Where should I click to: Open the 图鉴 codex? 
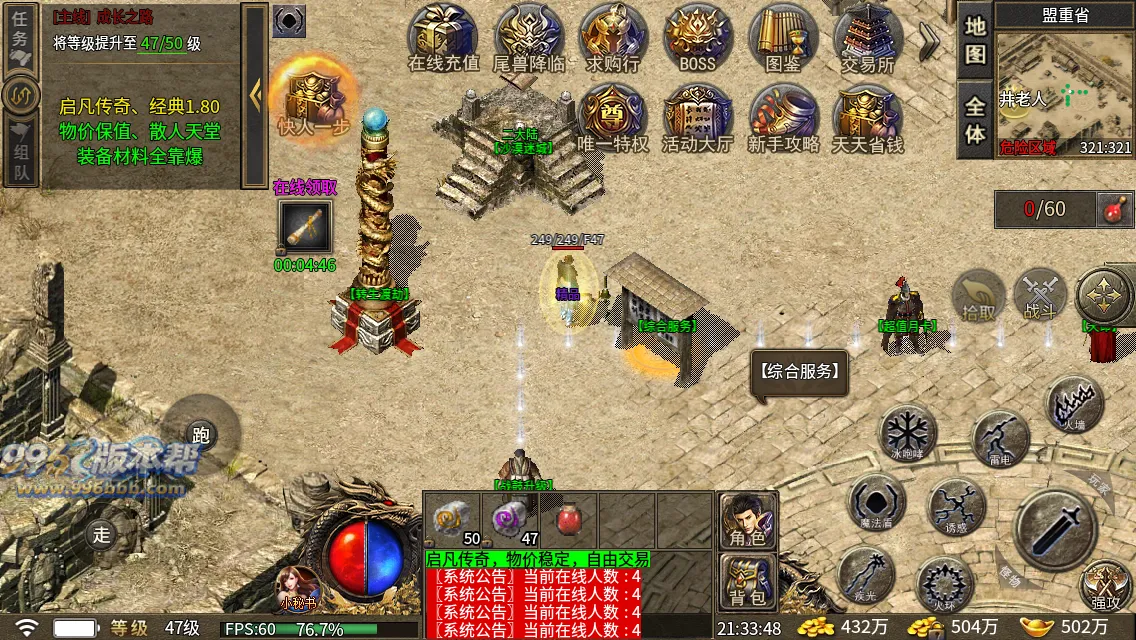click(783, 38)
